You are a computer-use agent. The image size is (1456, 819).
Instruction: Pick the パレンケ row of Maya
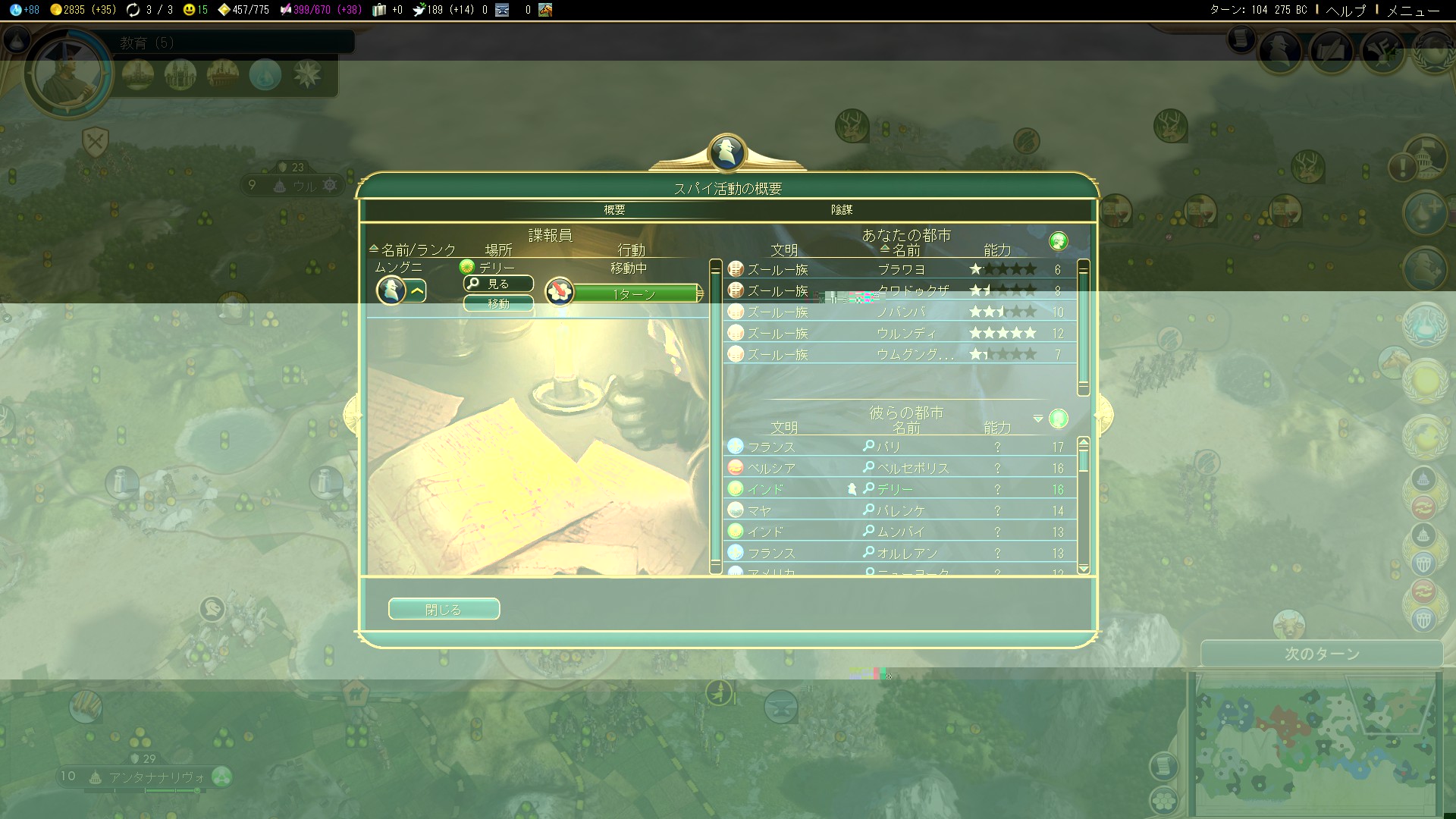(x=900, y=510)
